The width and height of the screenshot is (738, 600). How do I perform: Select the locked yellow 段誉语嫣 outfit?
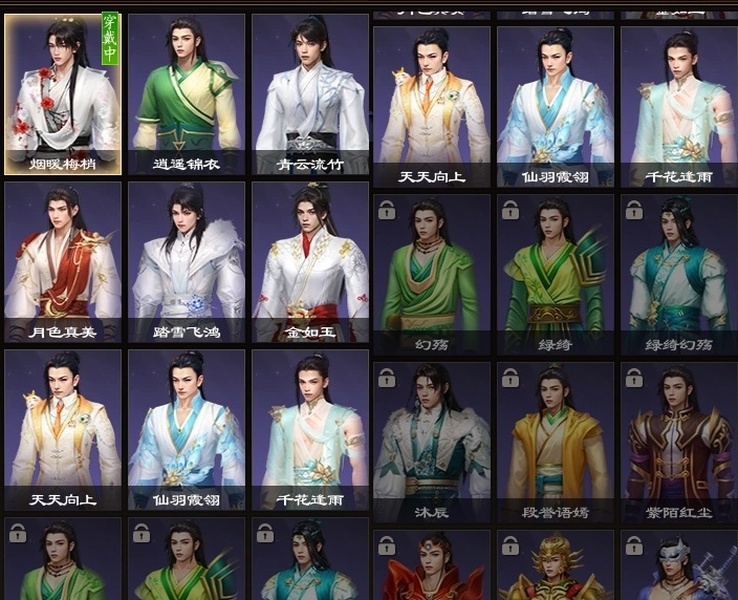click(x=556, y=442)
